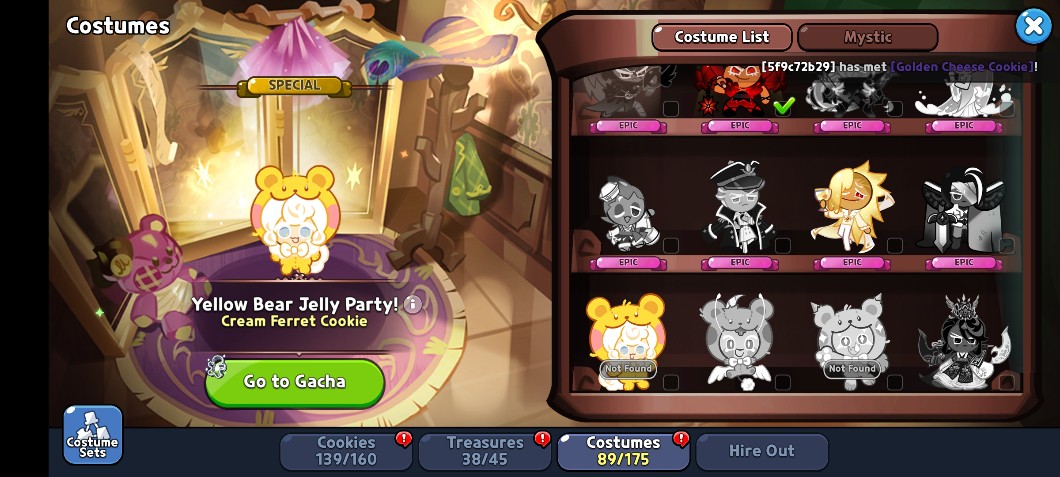Viewport: 1060px width, 477px height.
Task: Select the Costume List tab
Action: 722,37
